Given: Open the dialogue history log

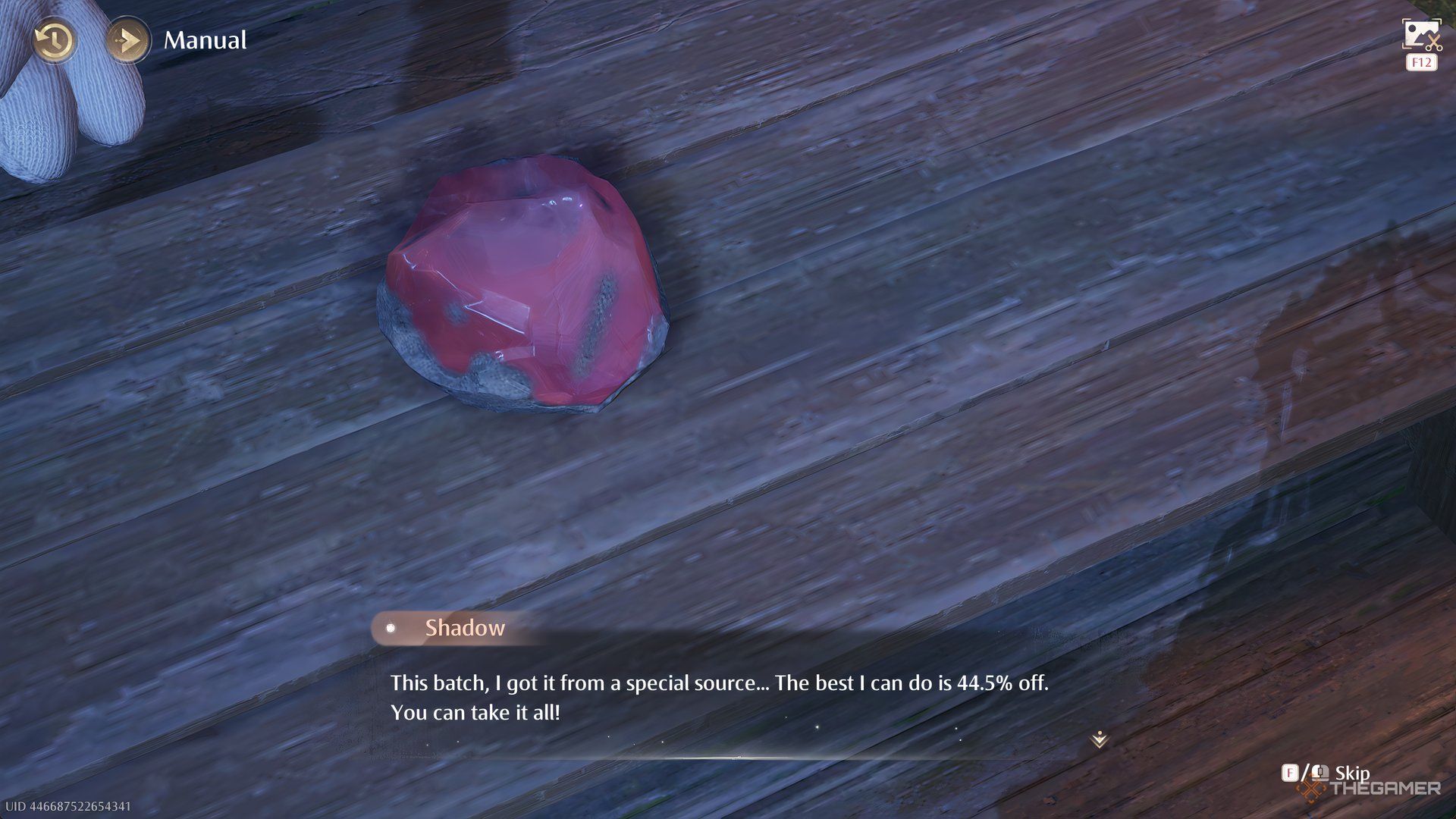Looking at the screenshot, I should 54,40.
